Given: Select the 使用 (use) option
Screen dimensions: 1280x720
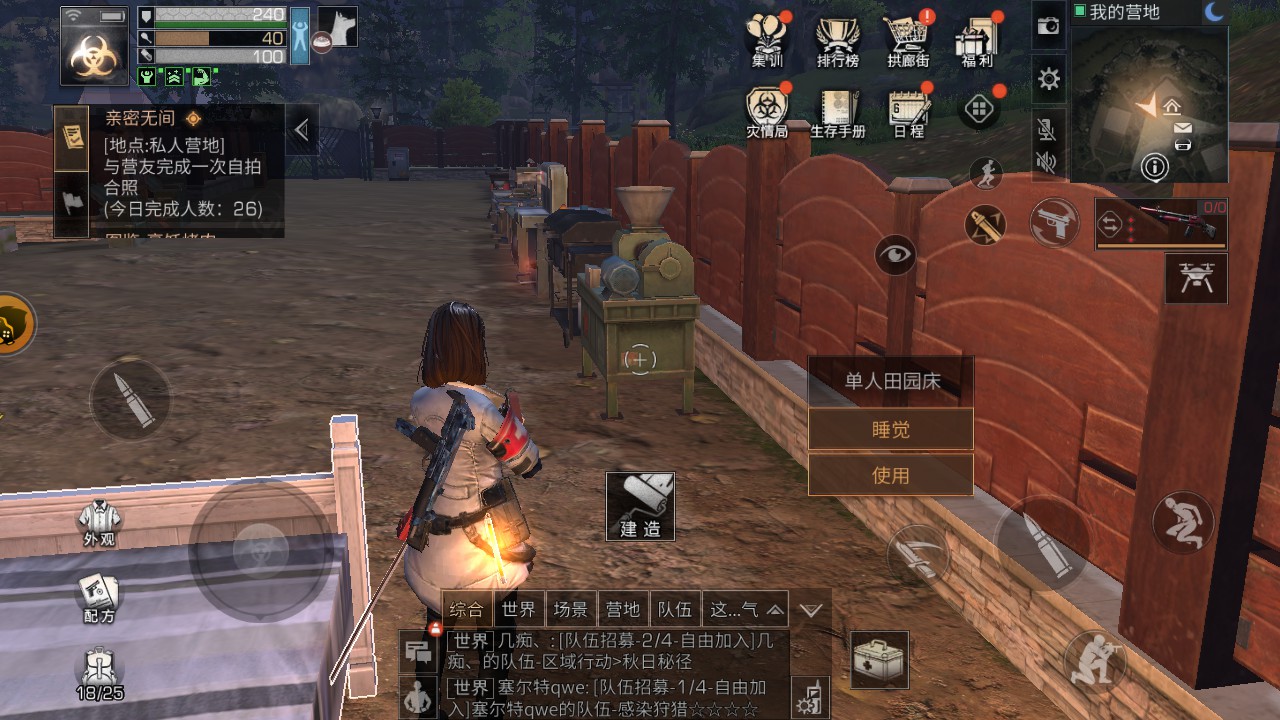Looking at the screenshot, I should 890,475.
